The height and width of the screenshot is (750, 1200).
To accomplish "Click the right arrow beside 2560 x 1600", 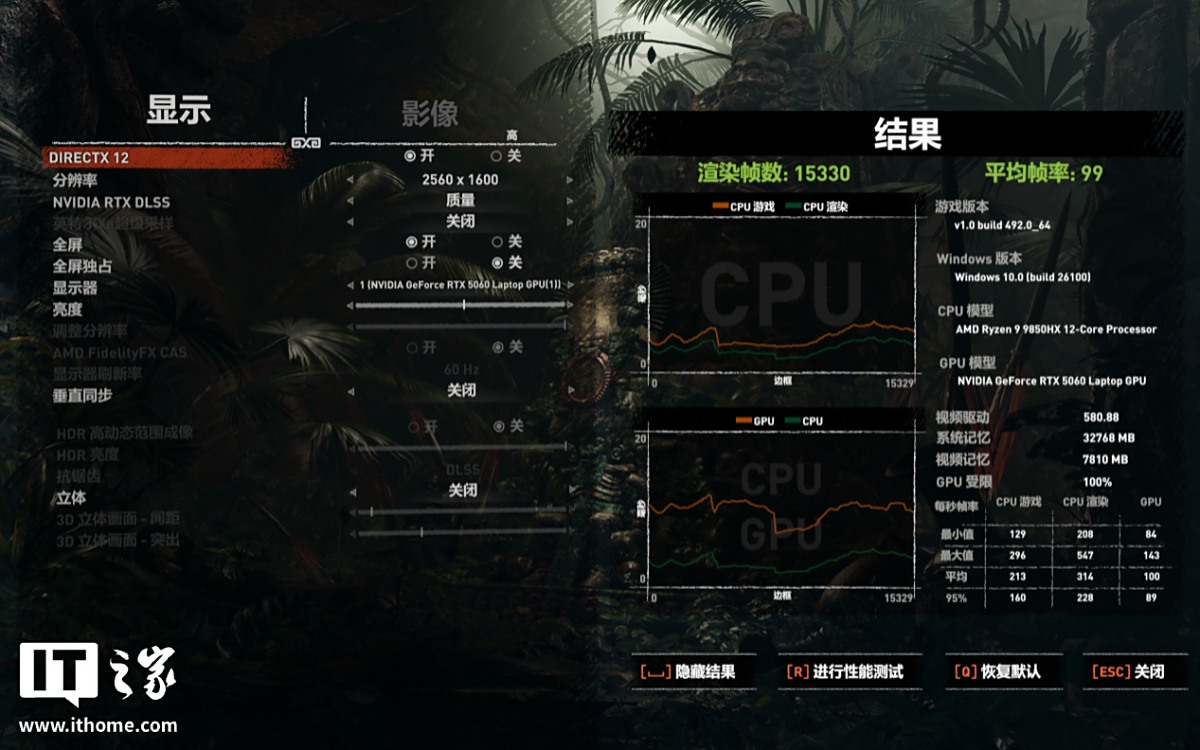I will (570, 180).
